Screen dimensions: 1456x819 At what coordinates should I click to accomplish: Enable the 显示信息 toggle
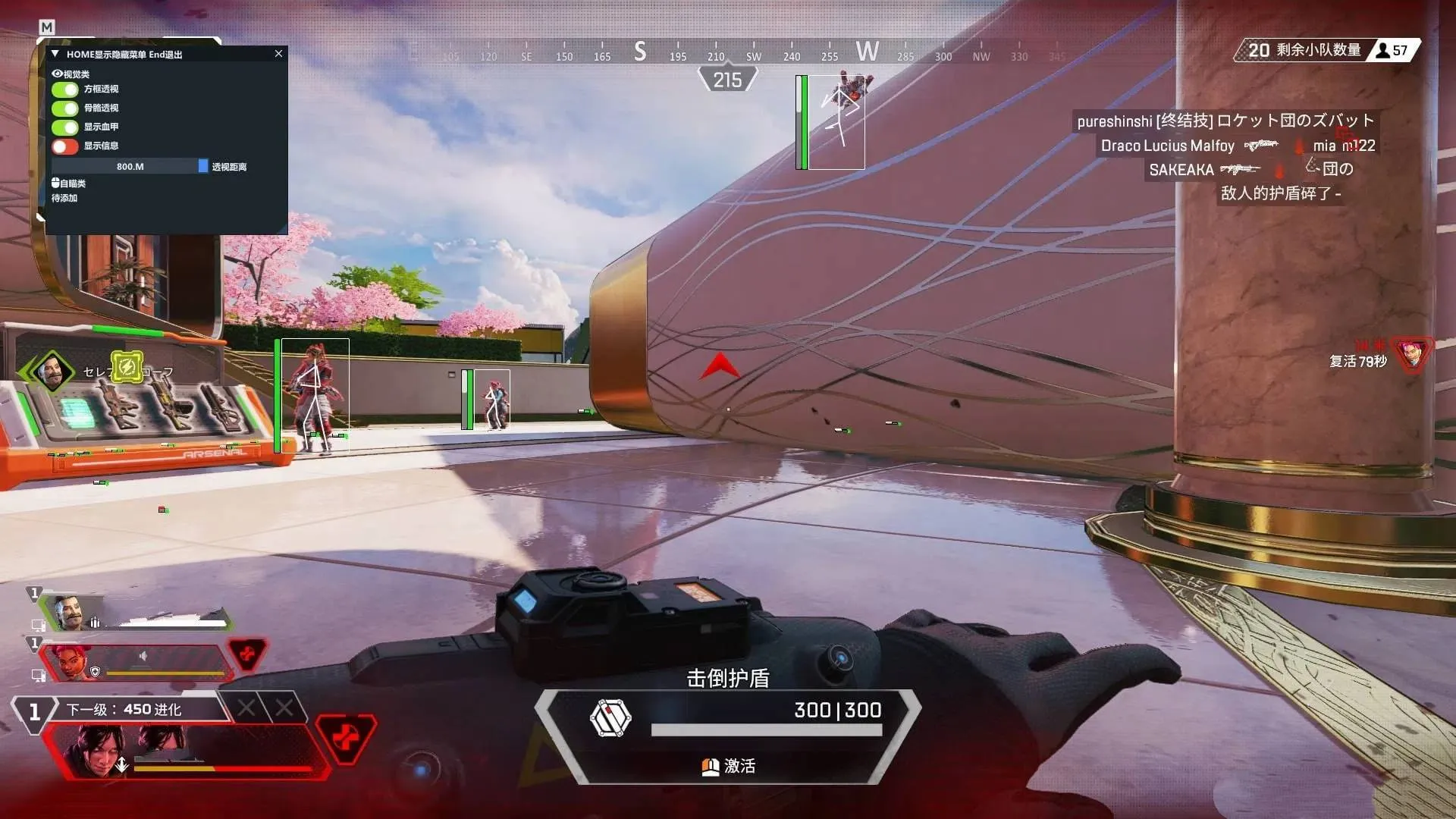[64, 146]
